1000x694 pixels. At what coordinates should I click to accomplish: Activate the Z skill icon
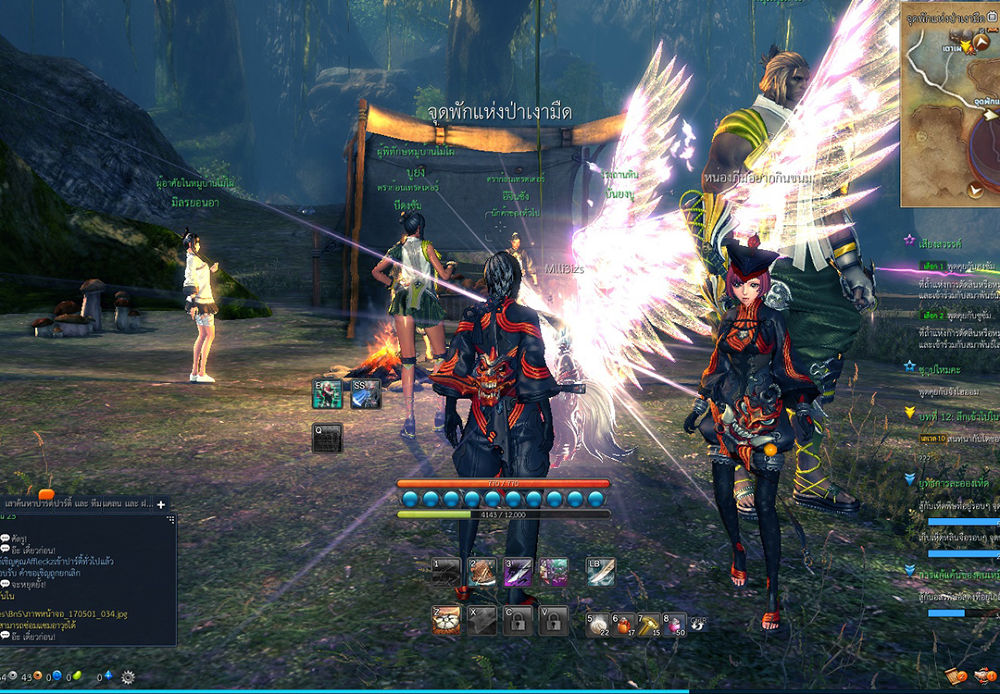(445, 620)
